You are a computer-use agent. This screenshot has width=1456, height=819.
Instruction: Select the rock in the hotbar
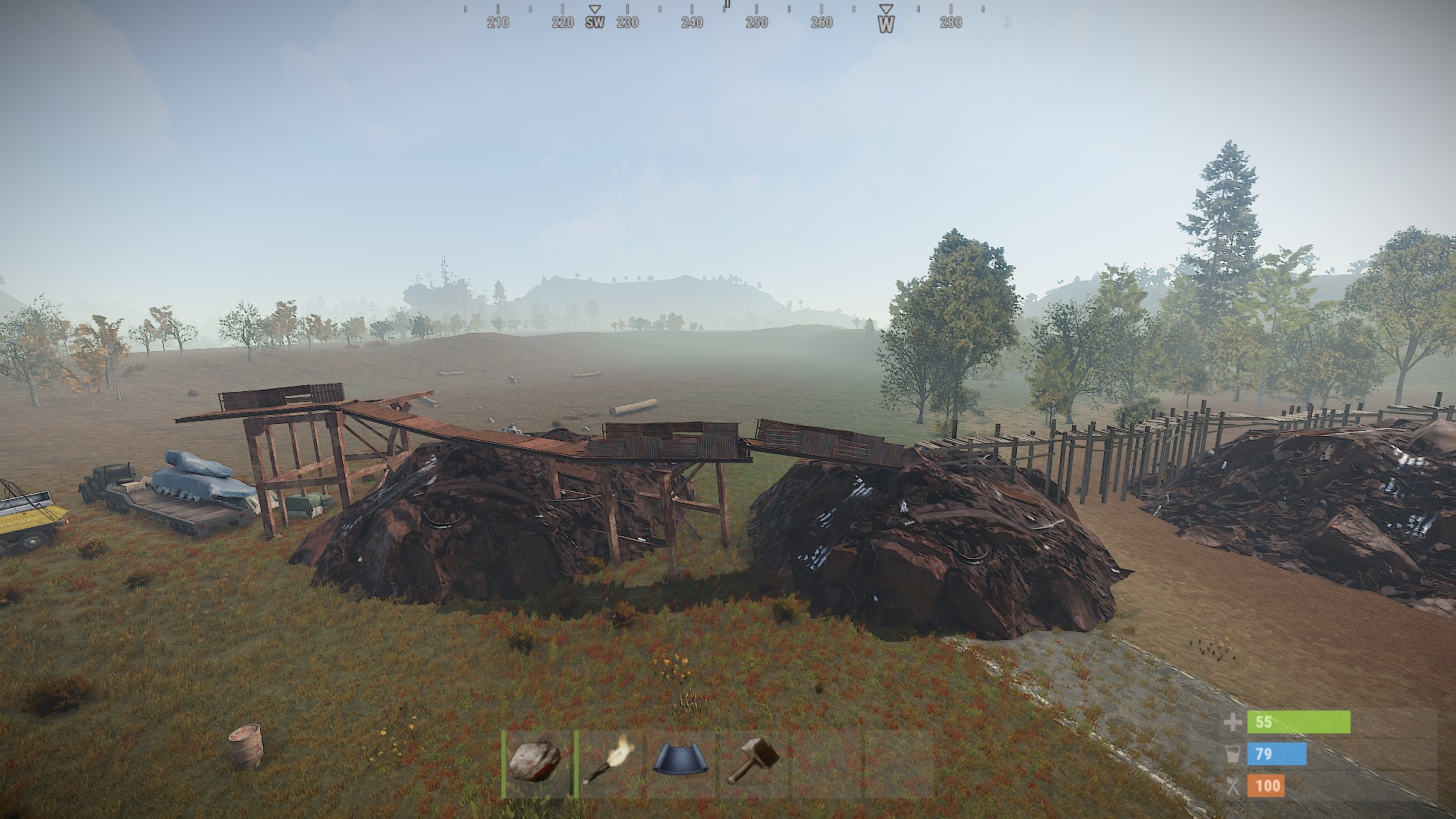pos(537,763)
